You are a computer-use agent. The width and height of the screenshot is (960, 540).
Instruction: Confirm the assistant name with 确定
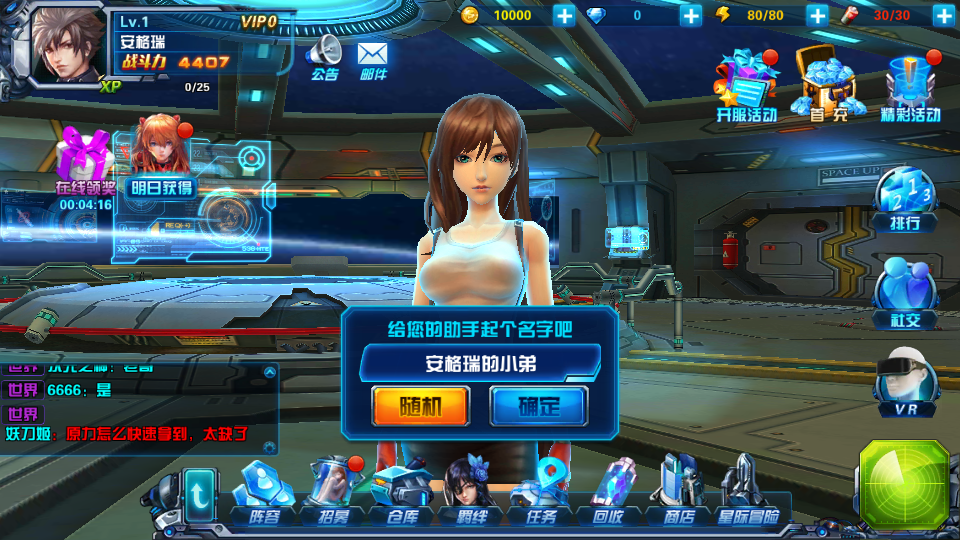(x=538, y=405)
